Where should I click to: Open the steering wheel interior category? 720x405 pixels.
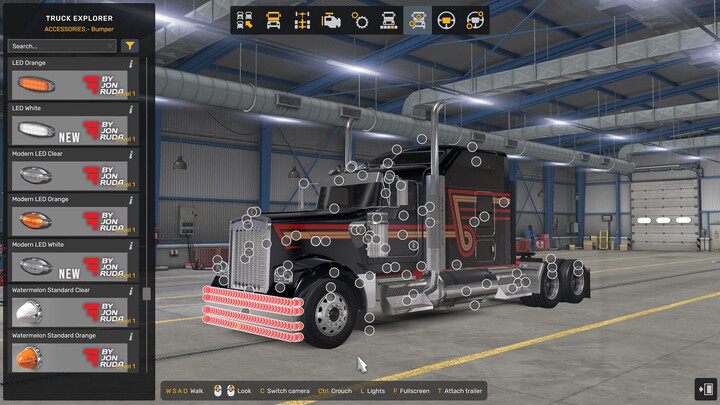click(x=447, y=20)
